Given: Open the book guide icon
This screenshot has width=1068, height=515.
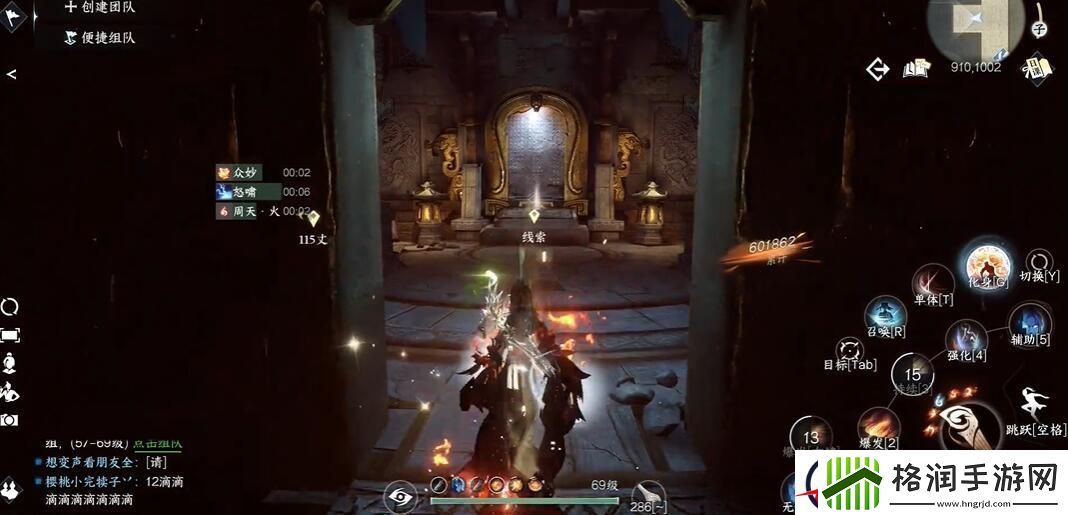Looking at the screenshot, I should [x=916, y=68].
